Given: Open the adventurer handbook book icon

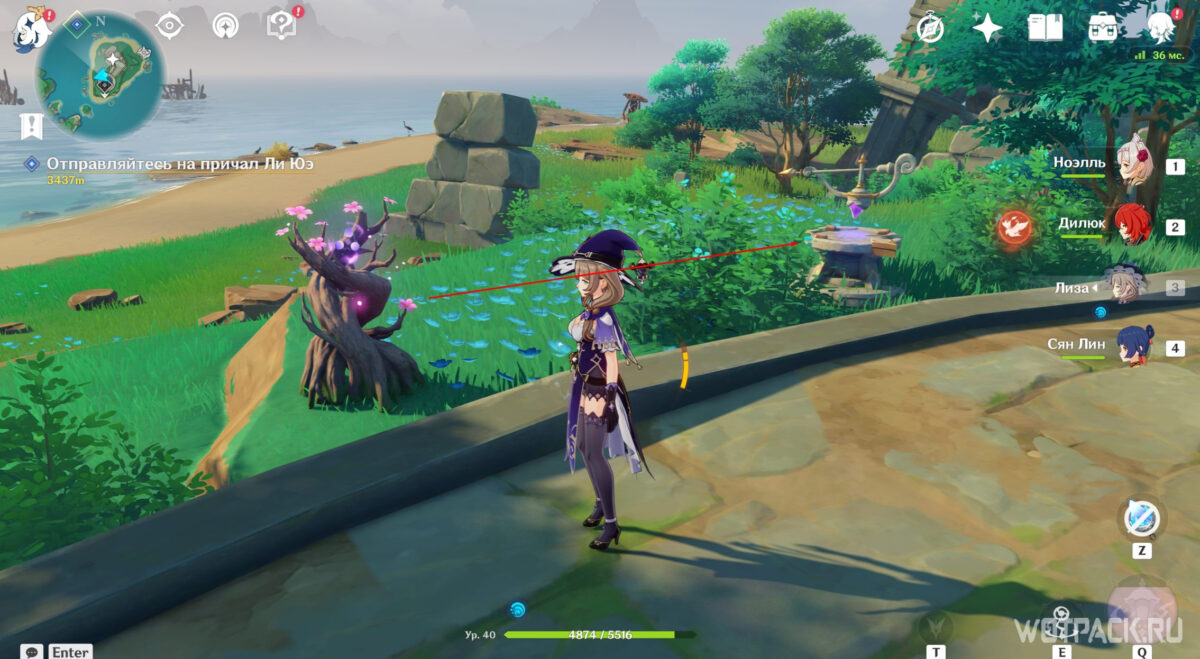Looking at the screenshot, I should pos(1045,27).
